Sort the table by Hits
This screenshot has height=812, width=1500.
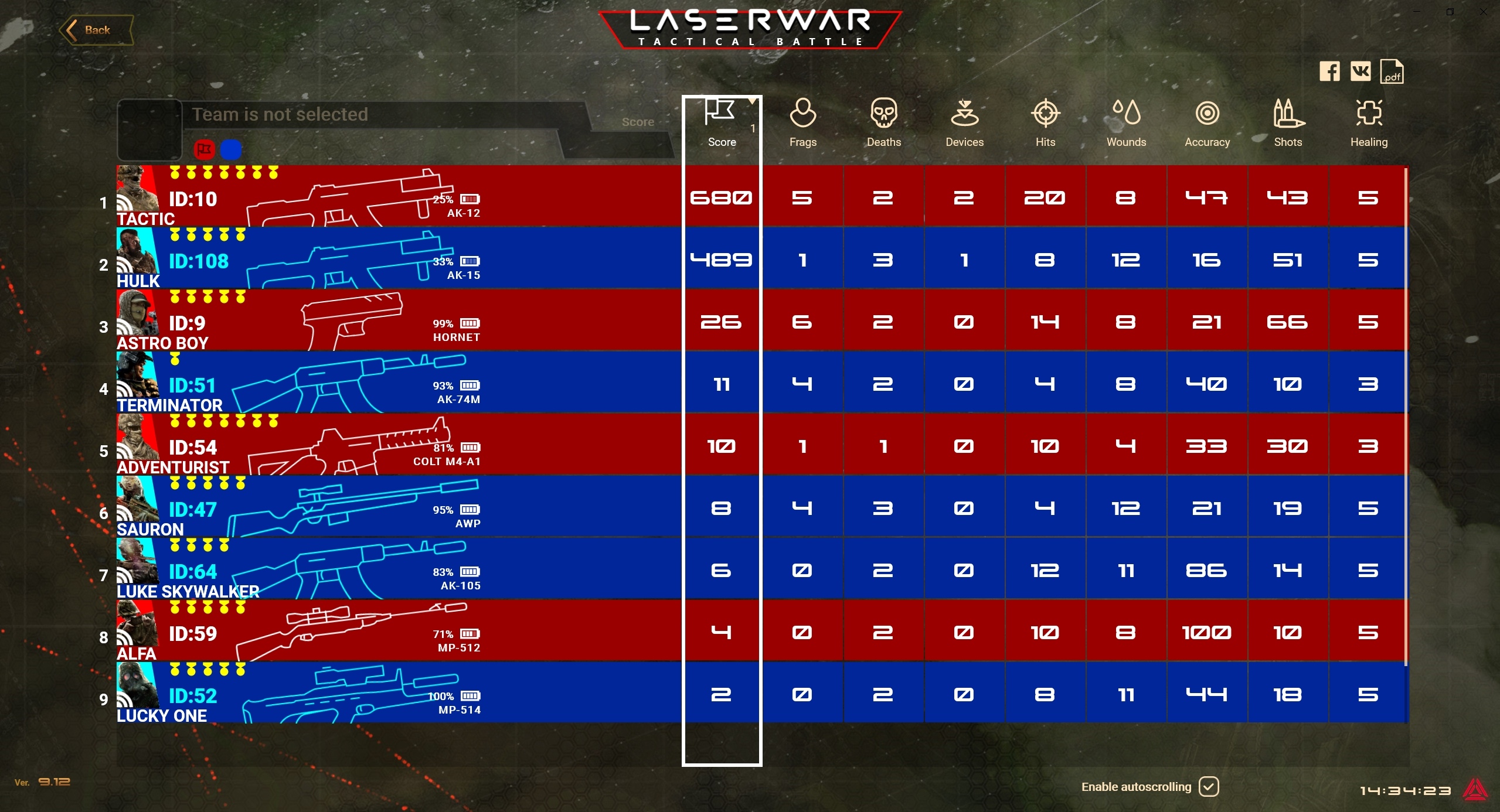coord(1045,123)
